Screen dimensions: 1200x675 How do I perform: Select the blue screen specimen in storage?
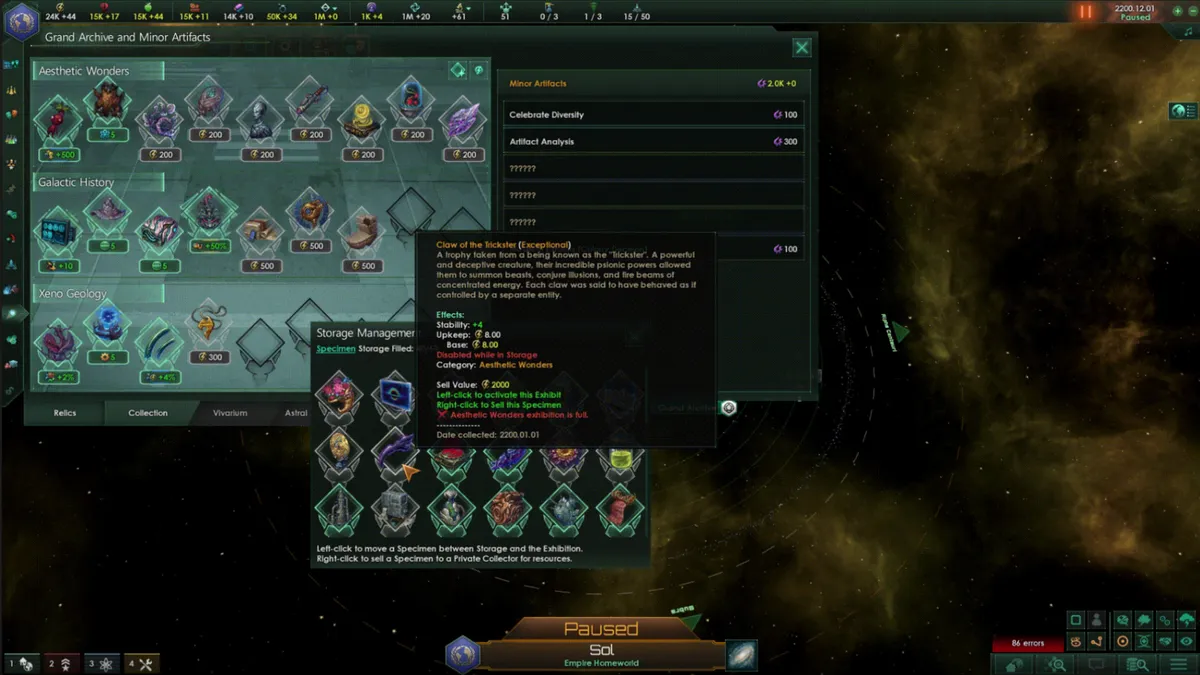pos(393,395)
